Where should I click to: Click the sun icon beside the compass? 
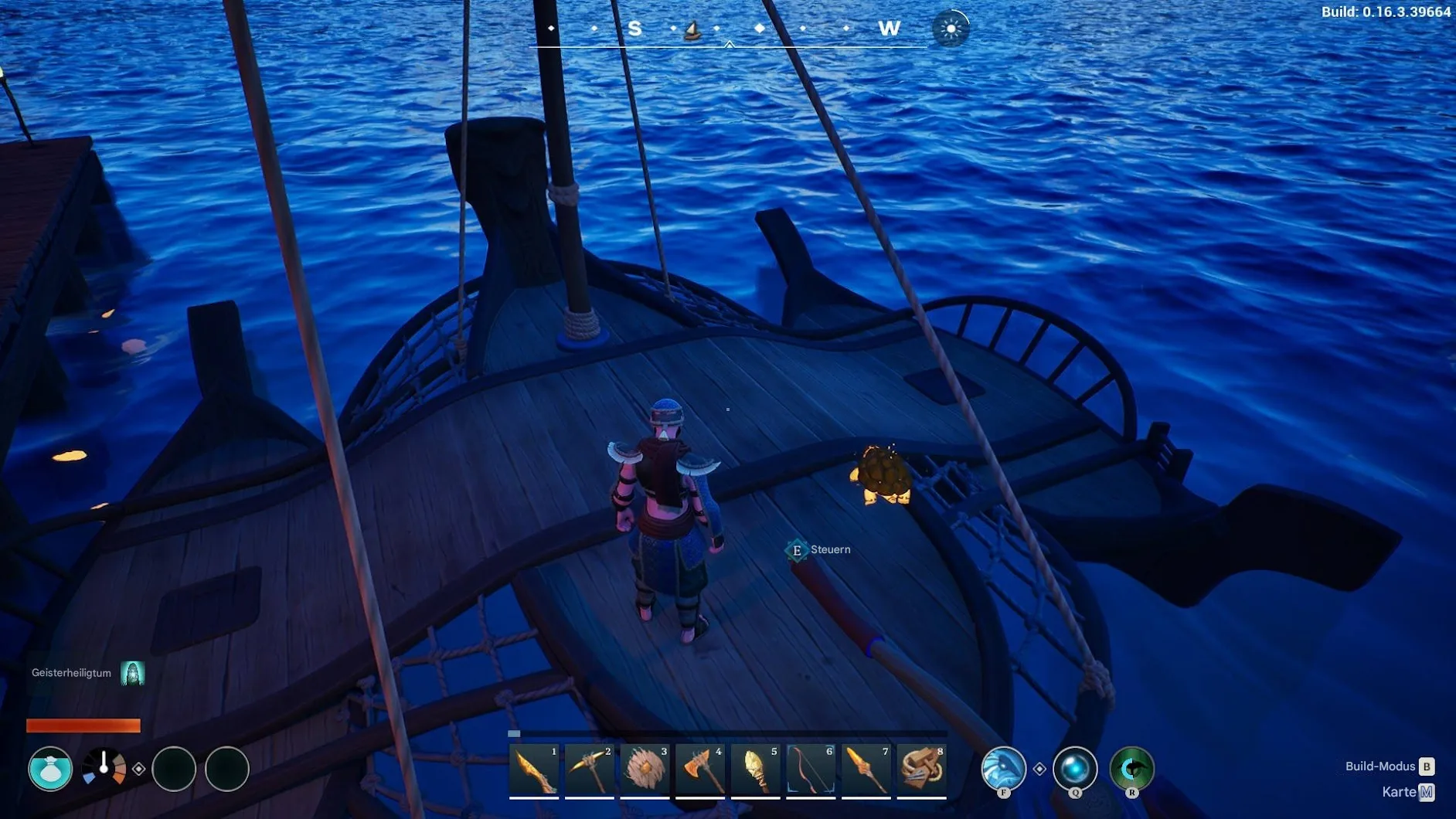tap(951, 29)
